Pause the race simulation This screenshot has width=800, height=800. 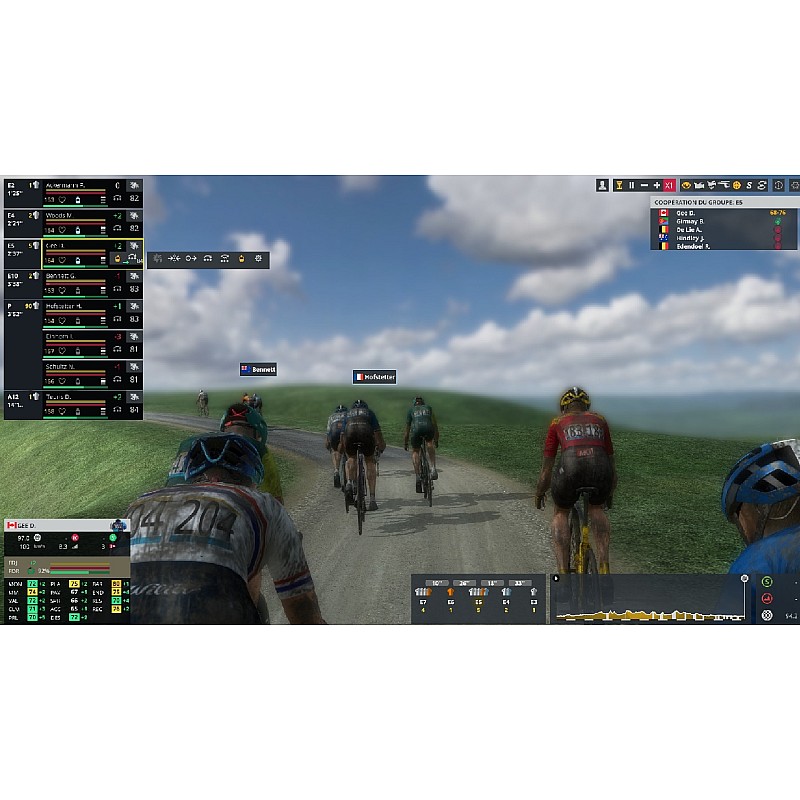click(631, 185)
